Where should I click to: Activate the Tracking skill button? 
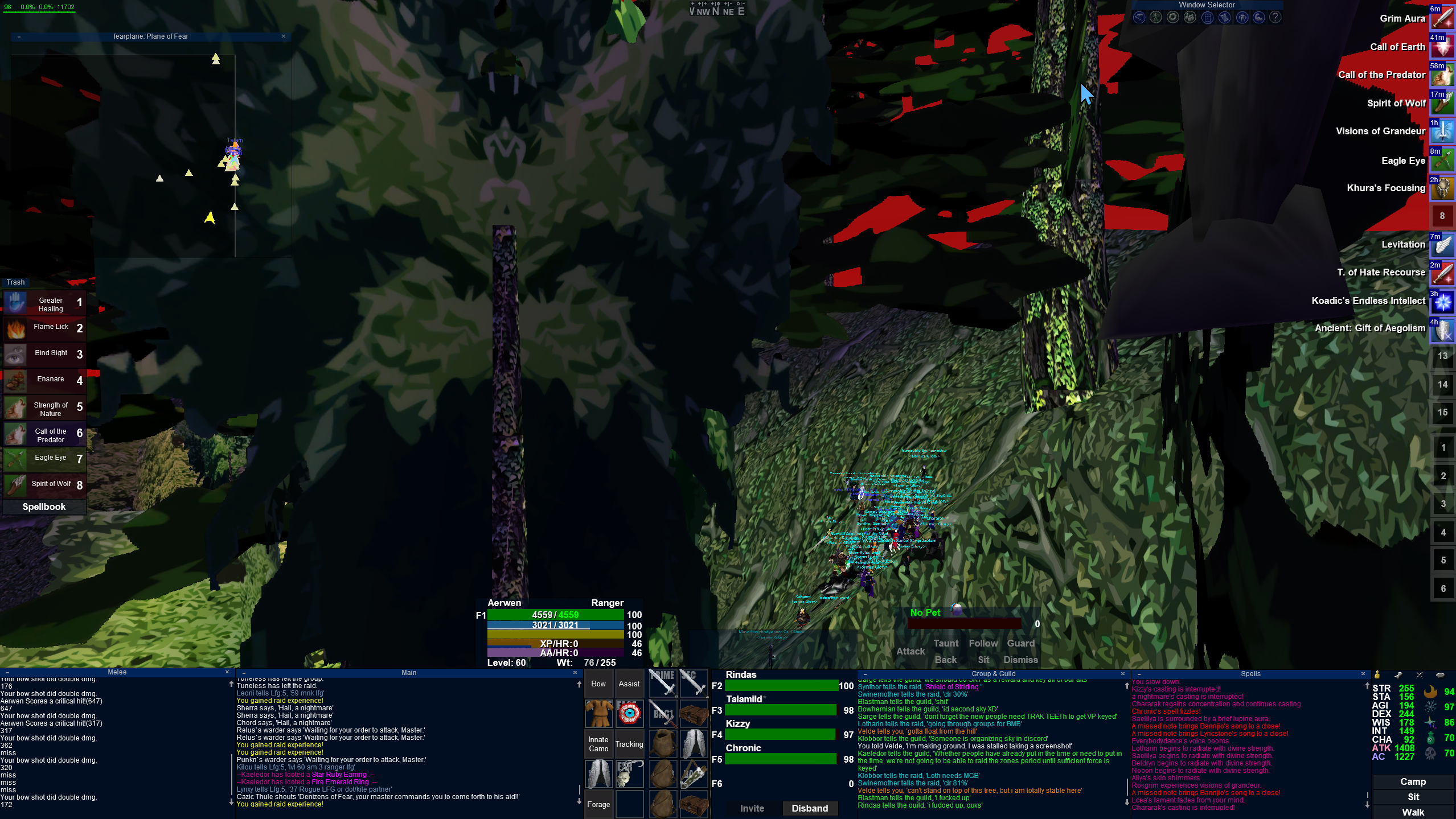[x=629, y=744]
